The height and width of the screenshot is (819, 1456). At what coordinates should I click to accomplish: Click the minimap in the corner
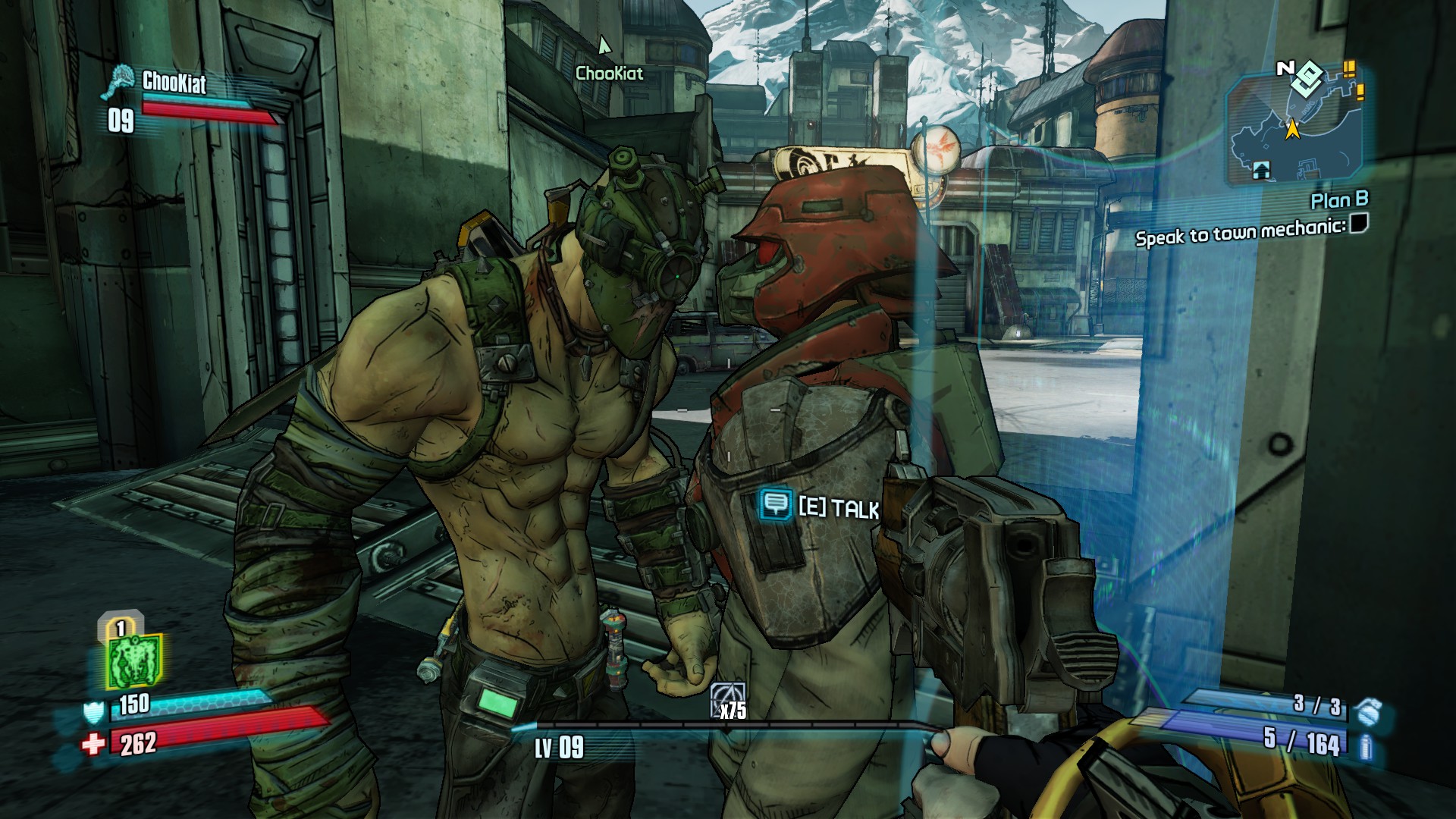[1293, 127]
